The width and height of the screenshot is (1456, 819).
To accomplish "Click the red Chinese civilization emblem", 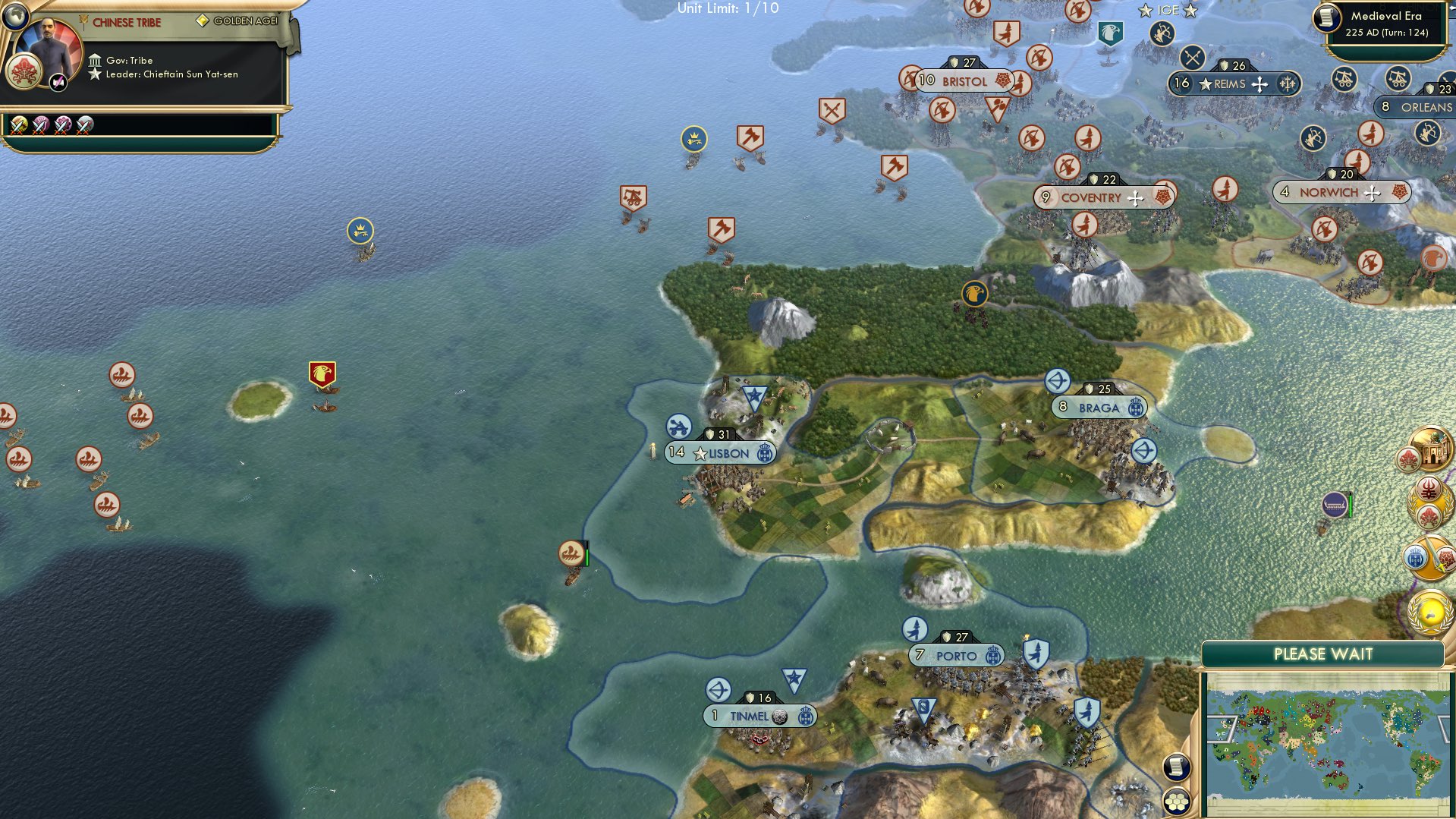I will click(x=25, y=72).
